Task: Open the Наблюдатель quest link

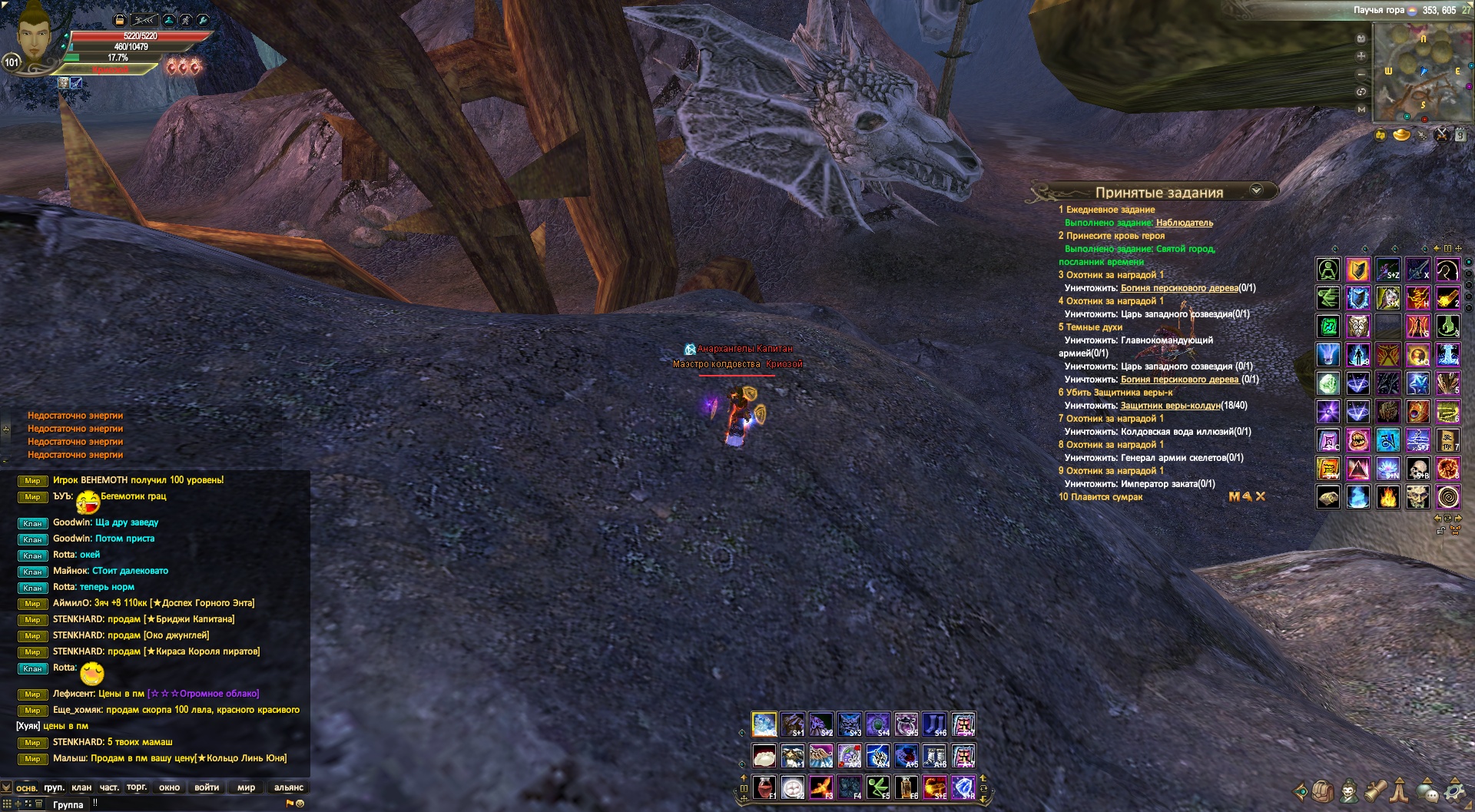Action: [1184, 223]
